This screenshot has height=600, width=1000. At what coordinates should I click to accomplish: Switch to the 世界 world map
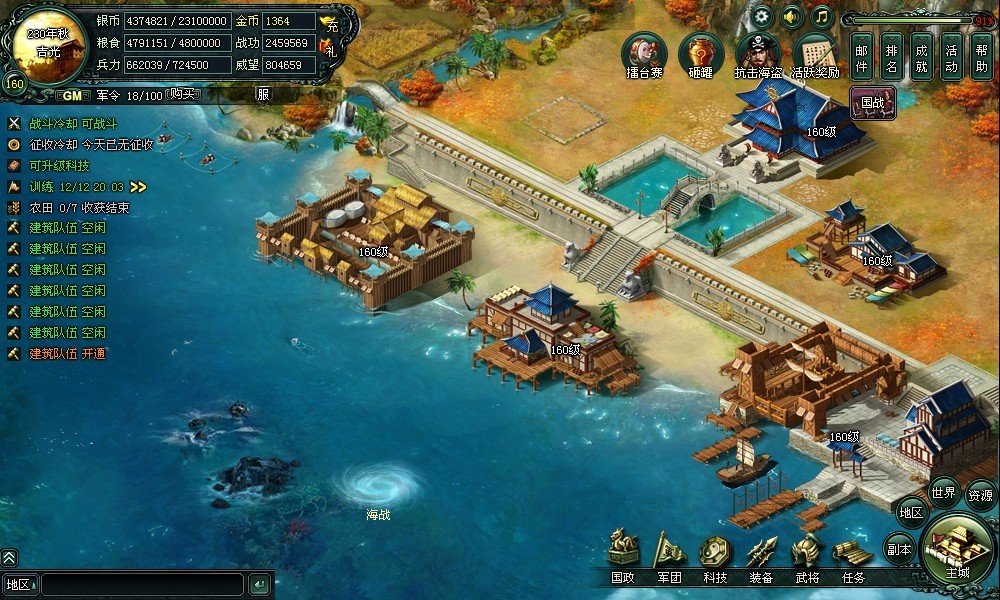click(x=944, y=492)
